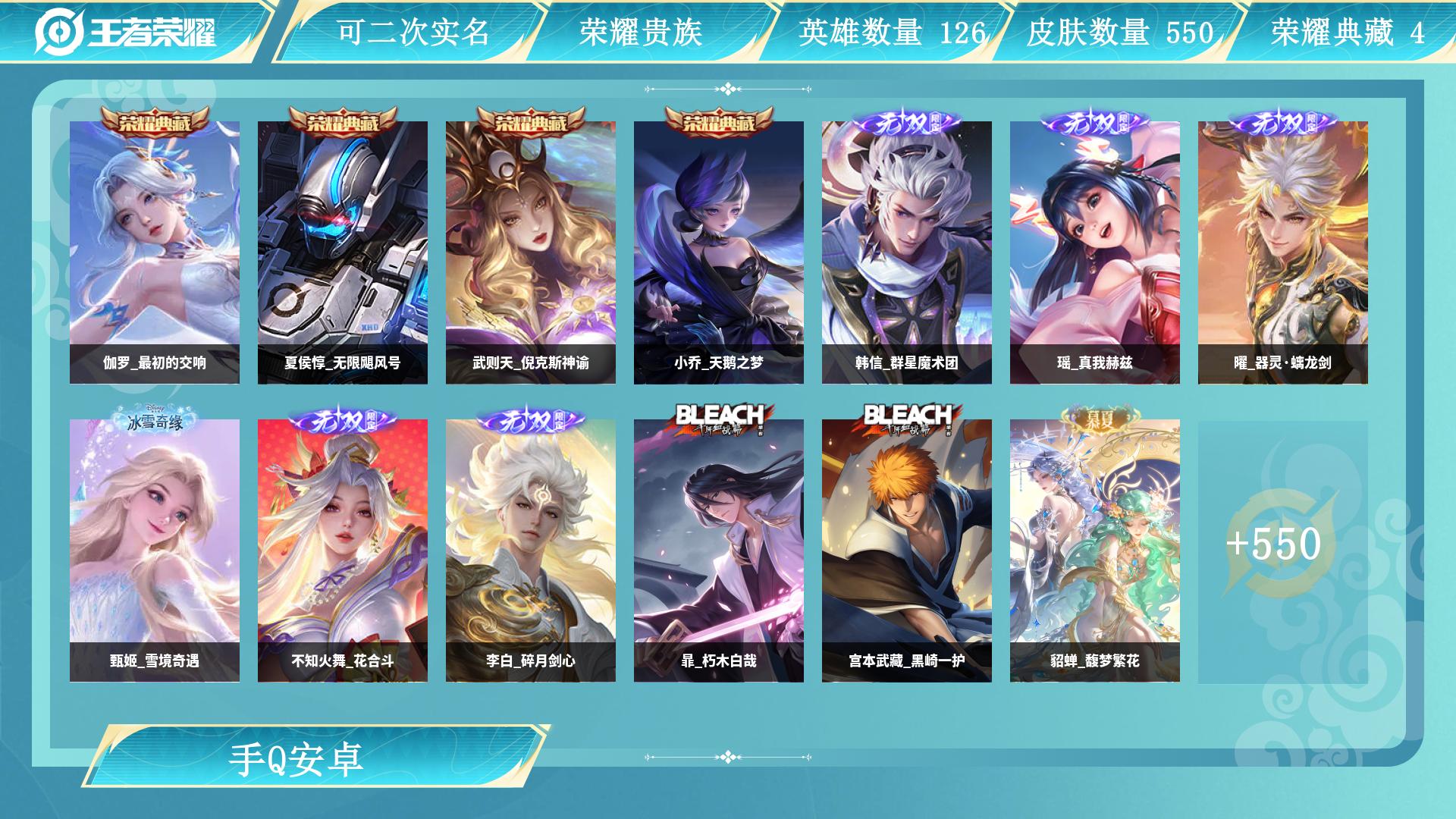Open the 荣耀贵族 header tab

[x=642, y=32]
